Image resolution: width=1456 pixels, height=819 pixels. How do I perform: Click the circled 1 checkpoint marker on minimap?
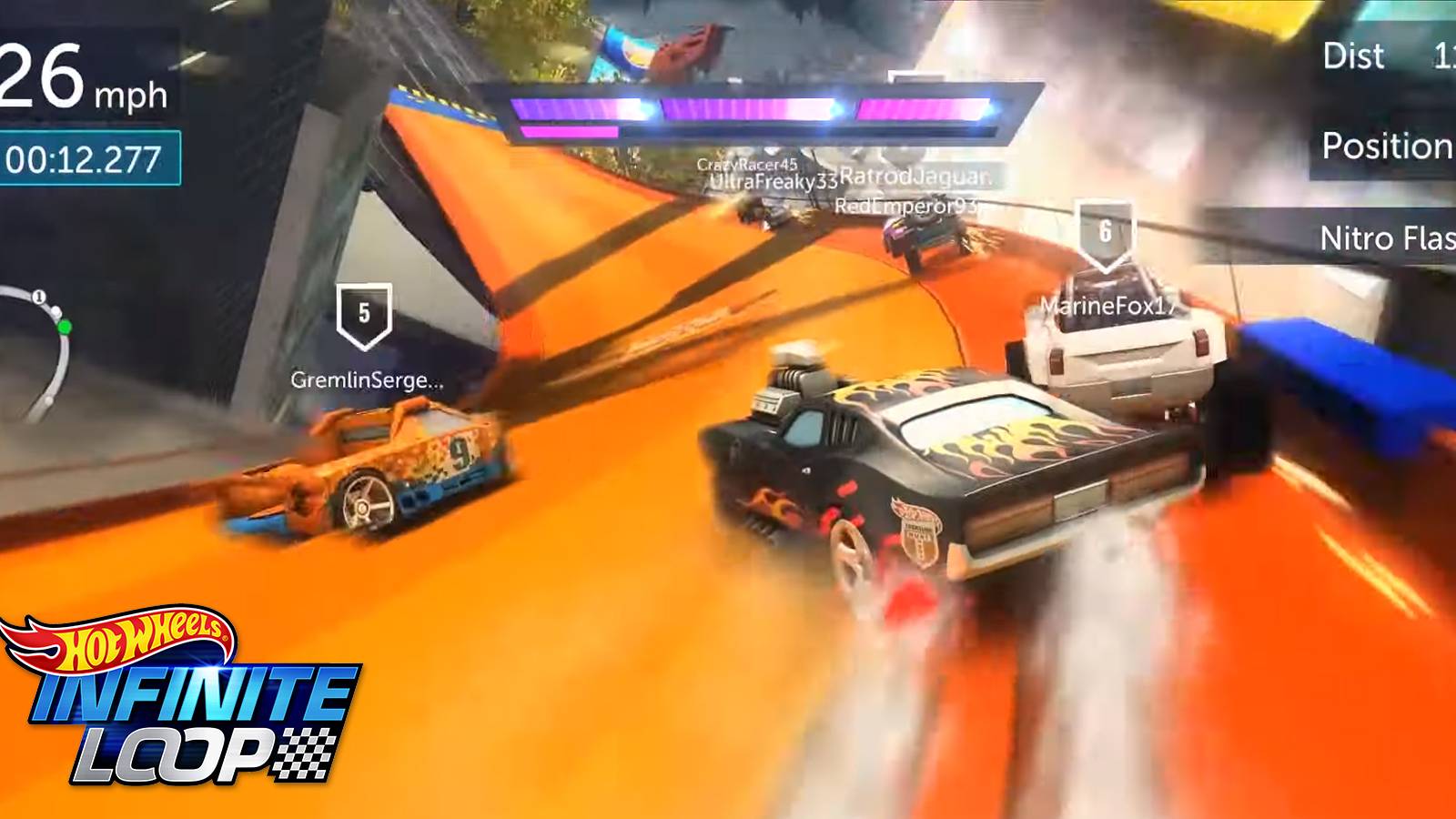pyautogui.click(x=38, y=296)
